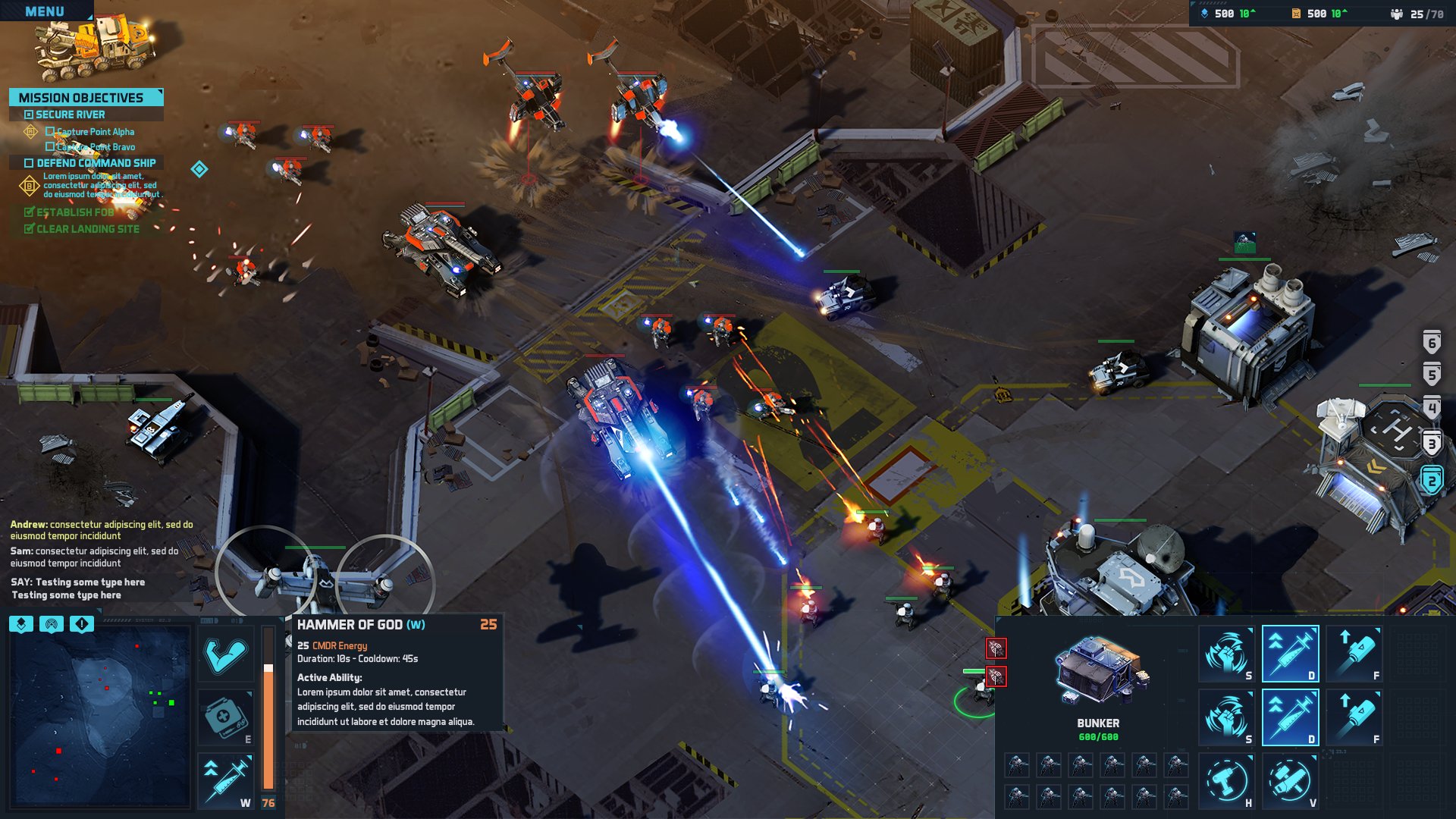The image size is (1456, 819).
Task: Activate the flexed arm commander ability
Action: coord(226,654)
